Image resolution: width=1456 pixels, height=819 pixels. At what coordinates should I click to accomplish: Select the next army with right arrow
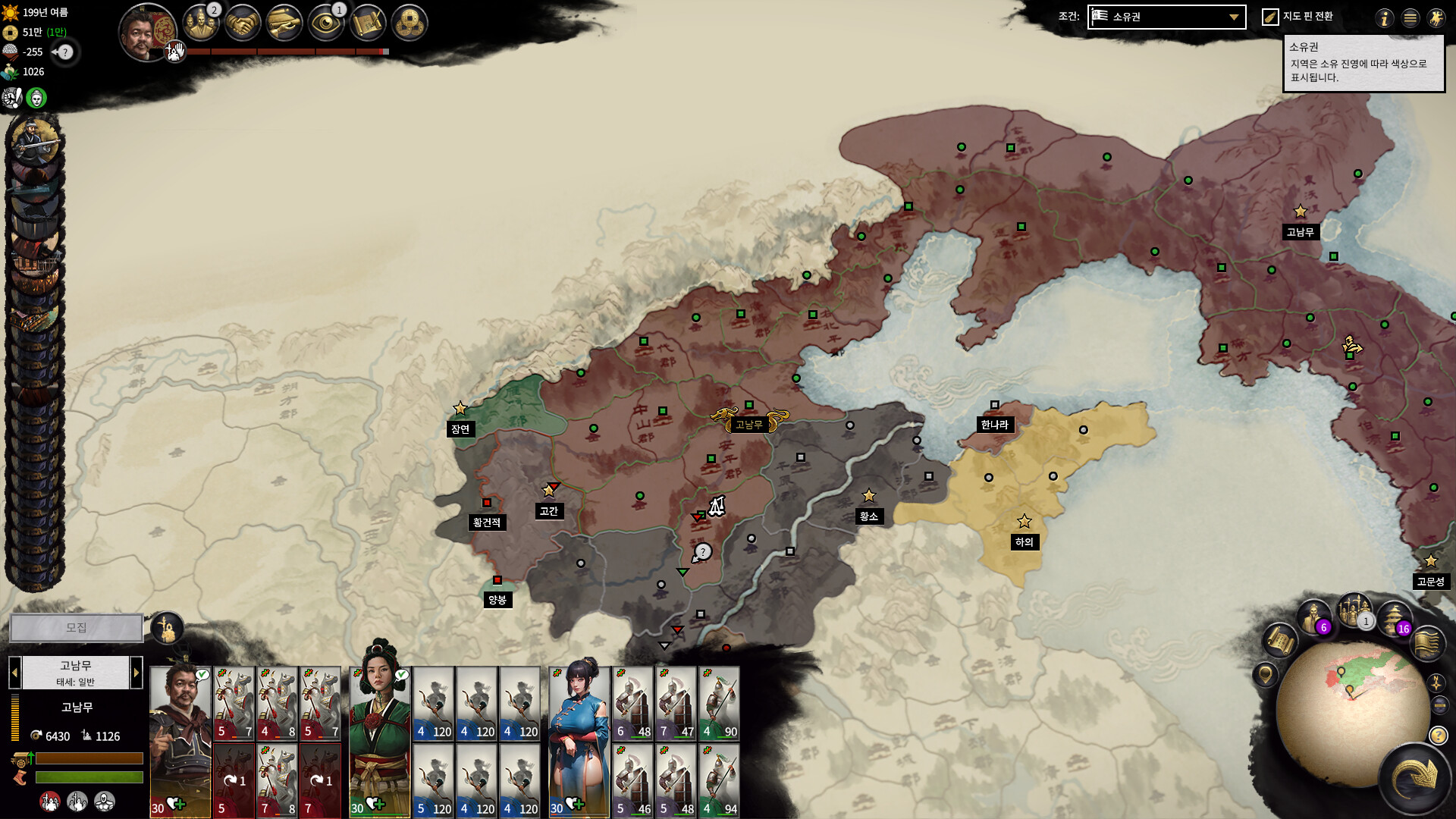[x=136, y=673]
